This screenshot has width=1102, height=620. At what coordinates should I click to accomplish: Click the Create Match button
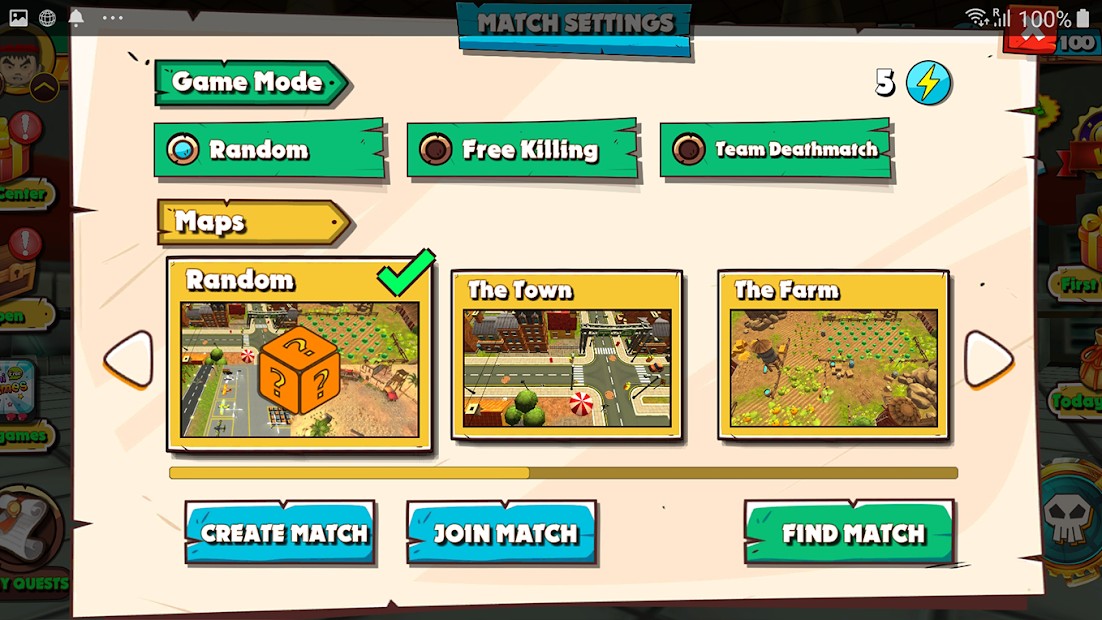(281, 533)
